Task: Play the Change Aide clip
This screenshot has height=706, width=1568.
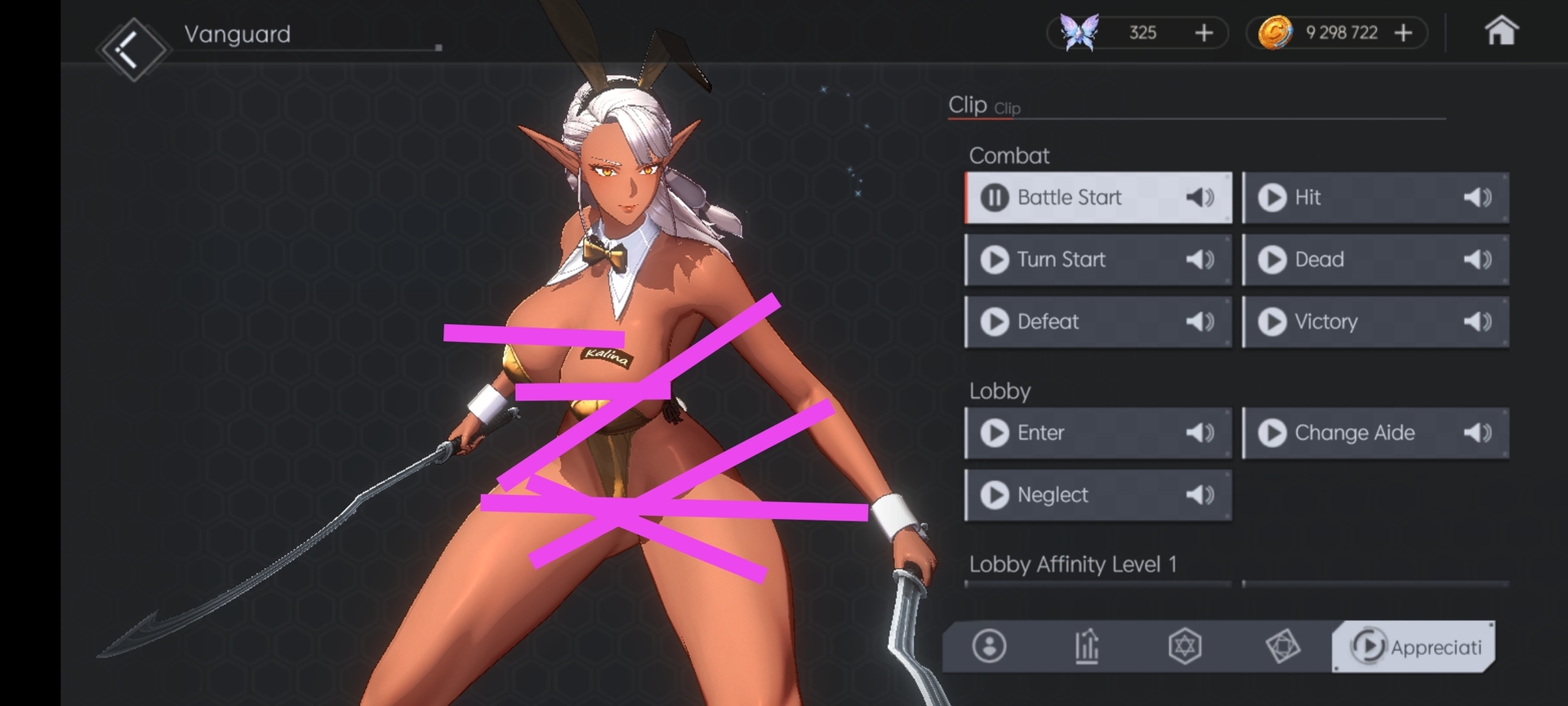Action: [x=1272, y=433]
